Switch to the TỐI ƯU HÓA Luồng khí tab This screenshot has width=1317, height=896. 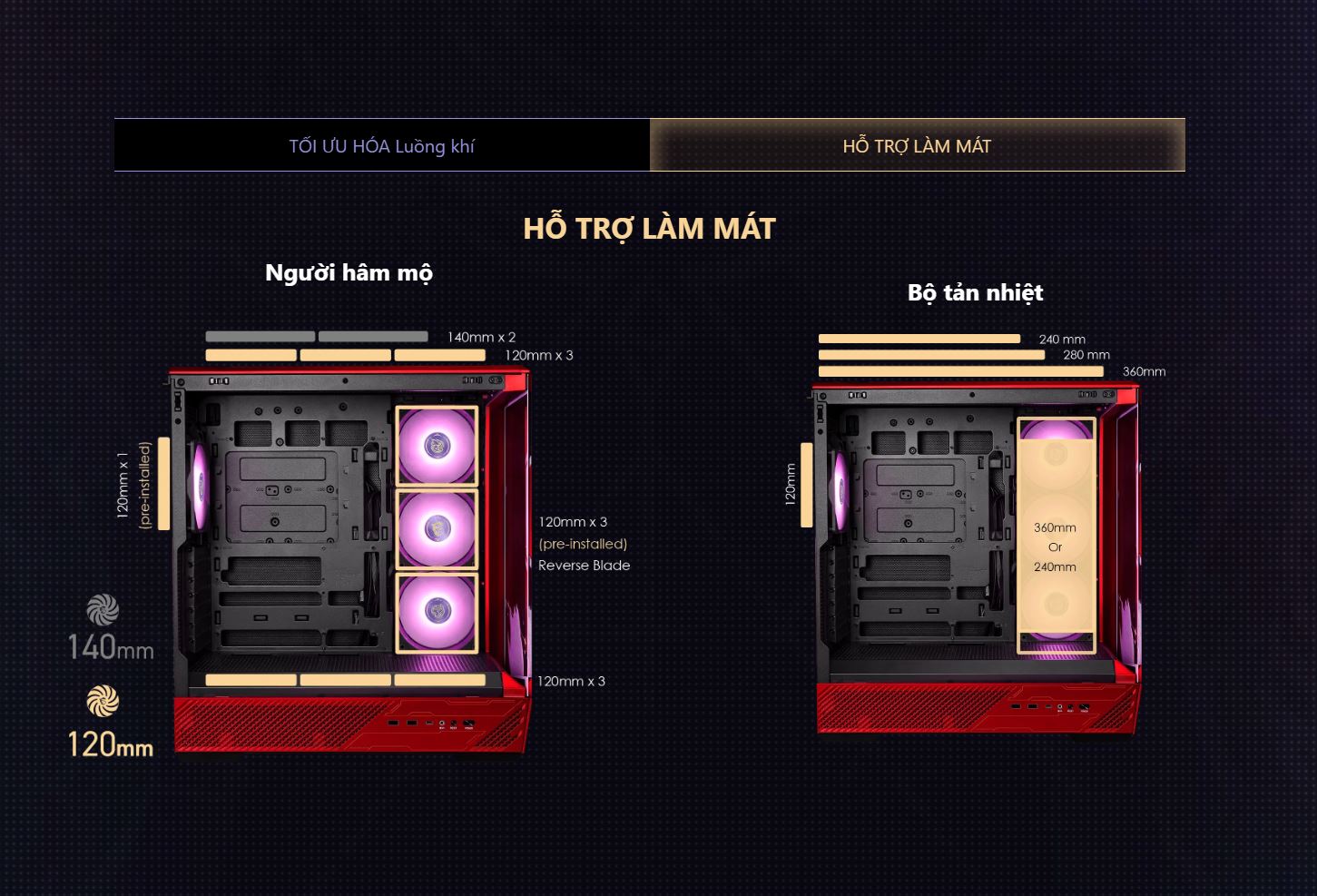(x=382, y=145)
